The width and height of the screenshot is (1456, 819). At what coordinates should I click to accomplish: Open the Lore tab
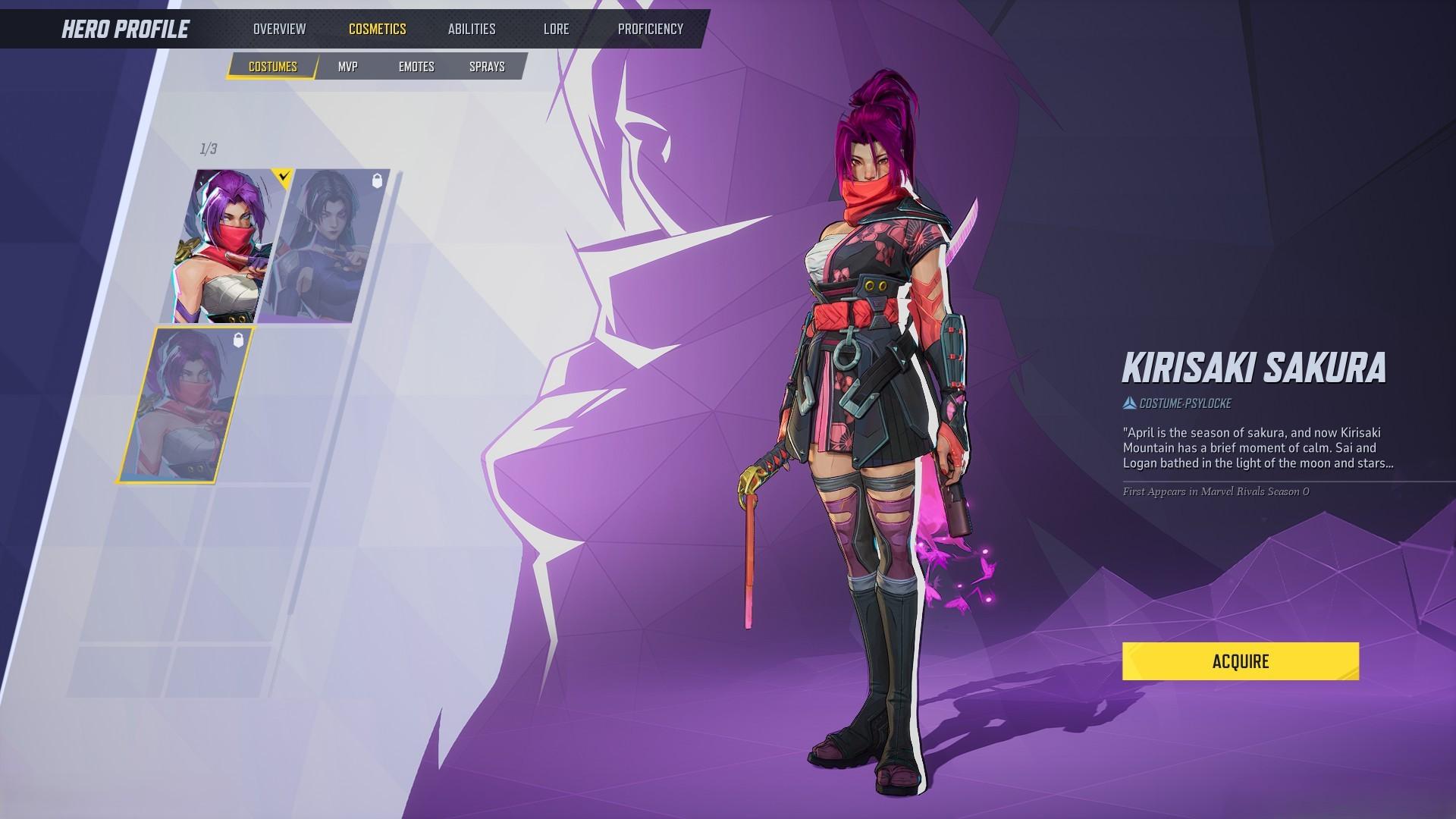[556, 30]
